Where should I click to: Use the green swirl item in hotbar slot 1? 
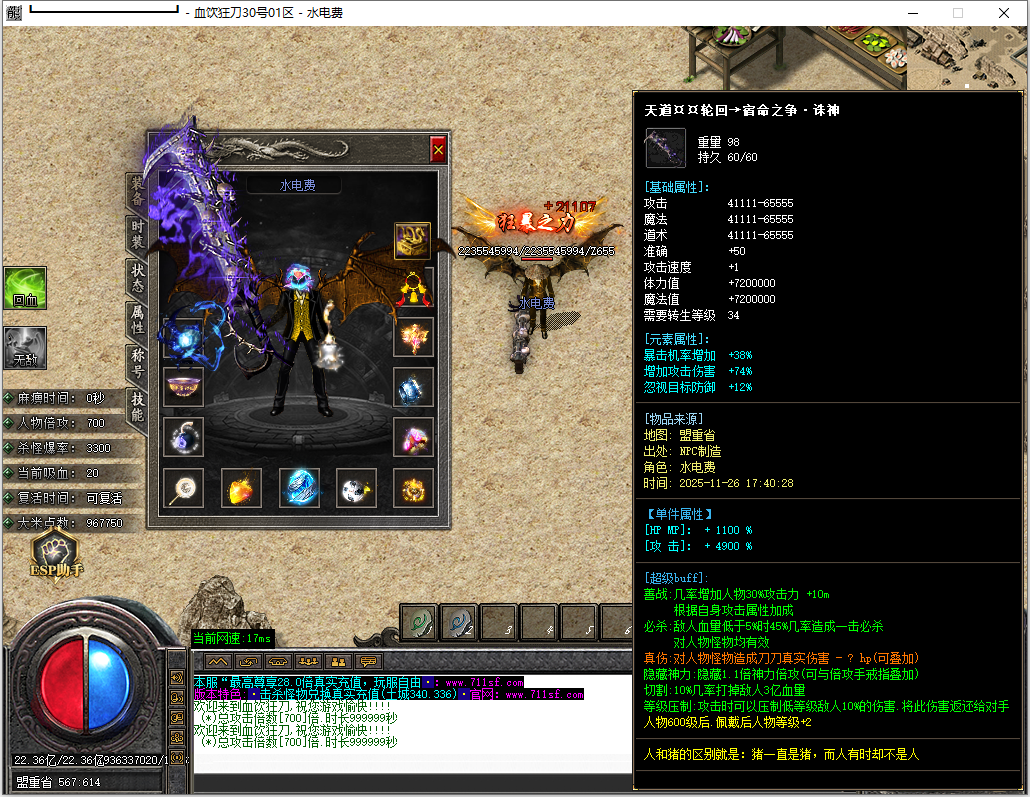pyautogui.click(x=418, y=622)
